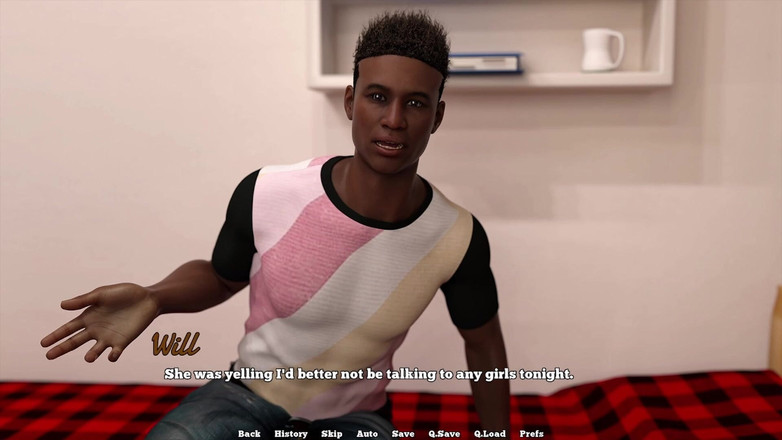The height and width of the screenshot is (440, 782).
Task: Open the Prefs menu
Action: click(x=532, y=433)
